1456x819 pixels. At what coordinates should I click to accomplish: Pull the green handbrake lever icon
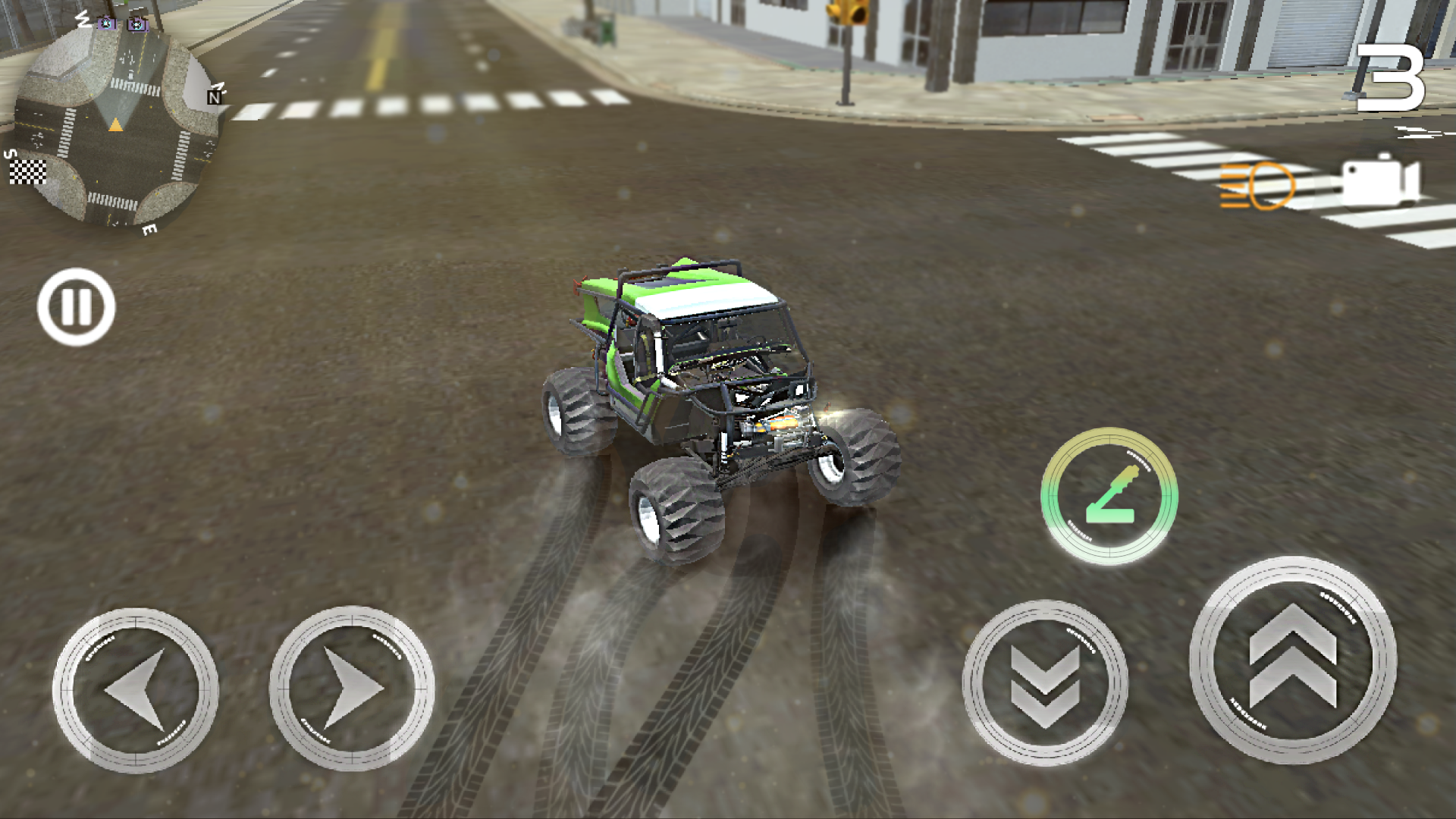[1109, 494]
